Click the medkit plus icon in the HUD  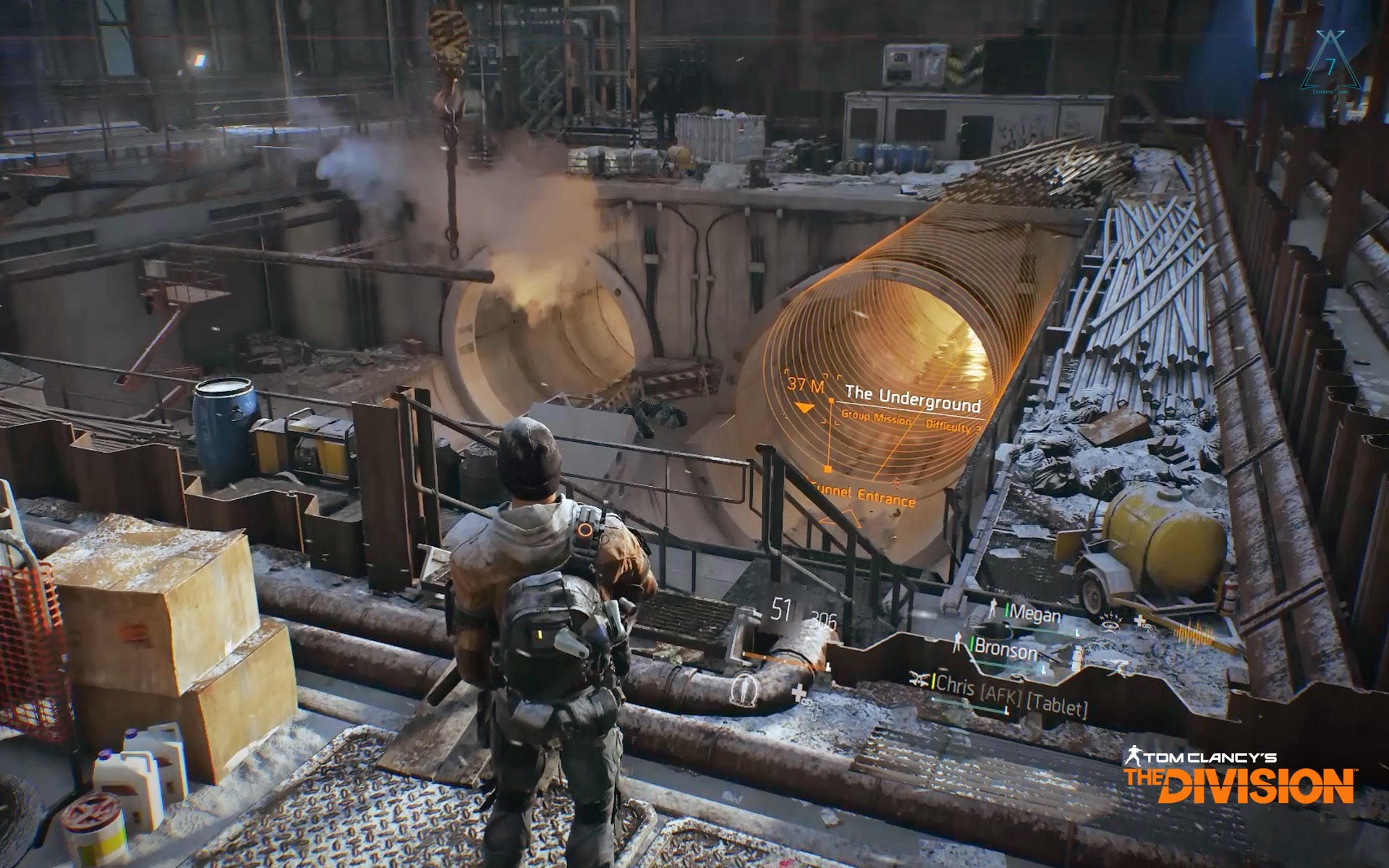point(799,693)
